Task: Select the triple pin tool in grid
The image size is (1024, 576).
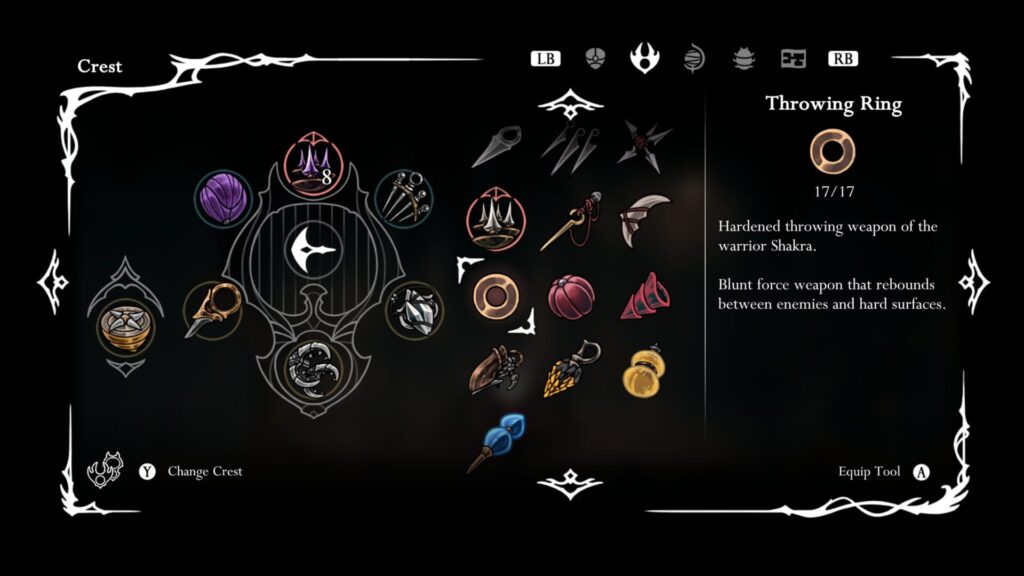Action: (x=571, y=148)
